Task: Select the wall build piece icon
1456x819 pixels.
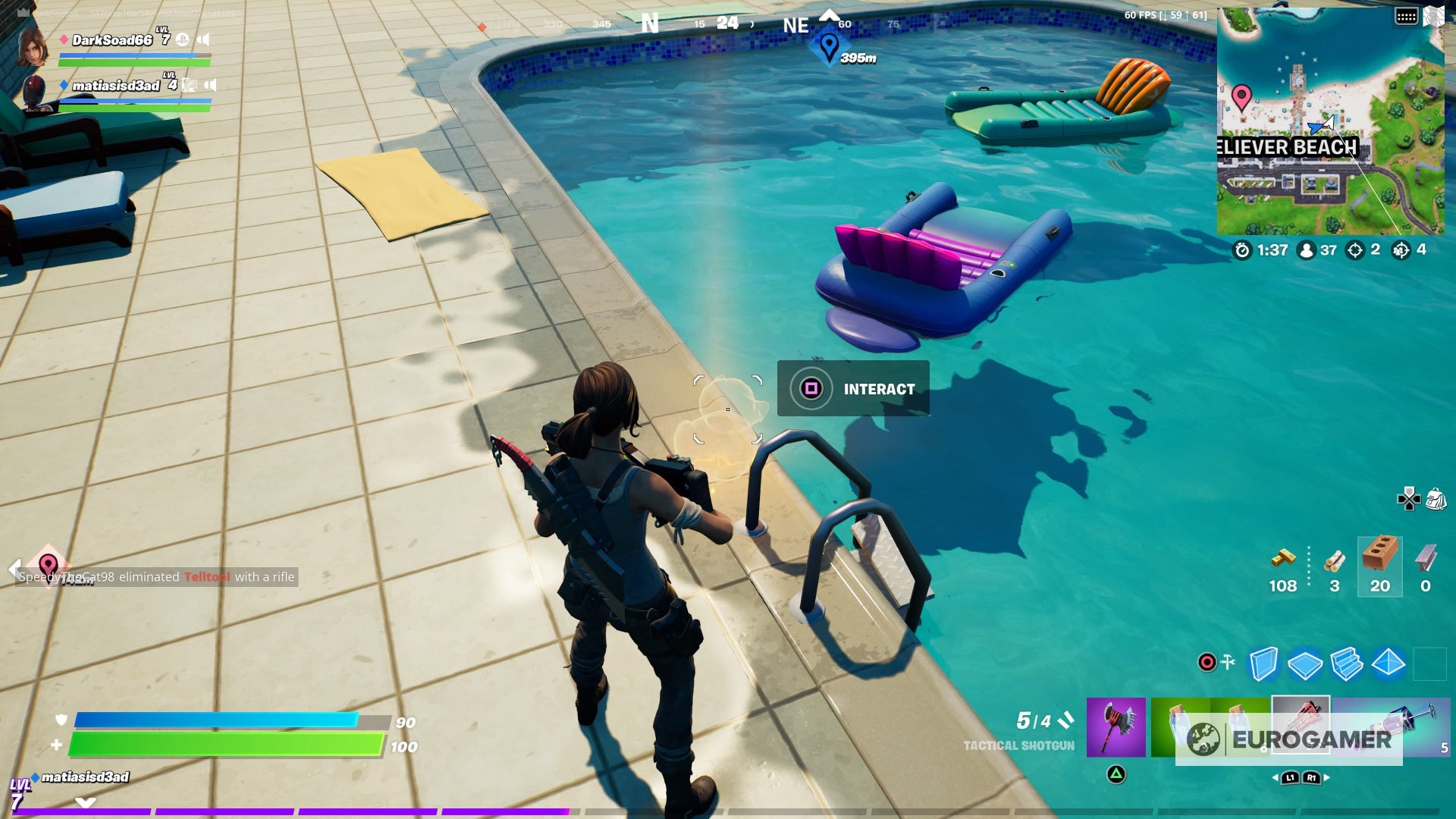Action: (x=1263, y=664)
